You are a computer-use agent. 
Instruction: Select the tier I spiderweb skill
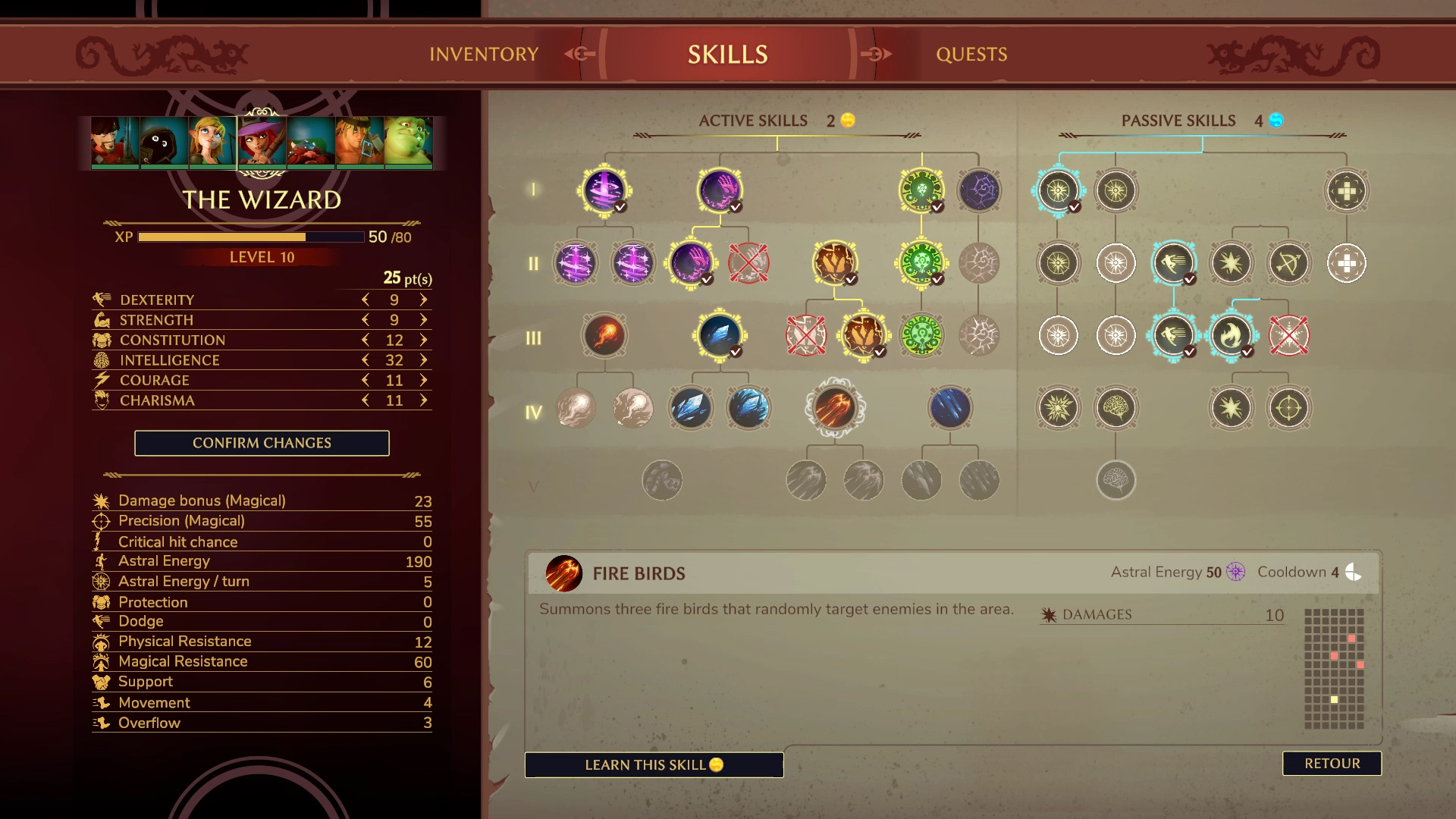pyautogui.click(x=979, y=190)
